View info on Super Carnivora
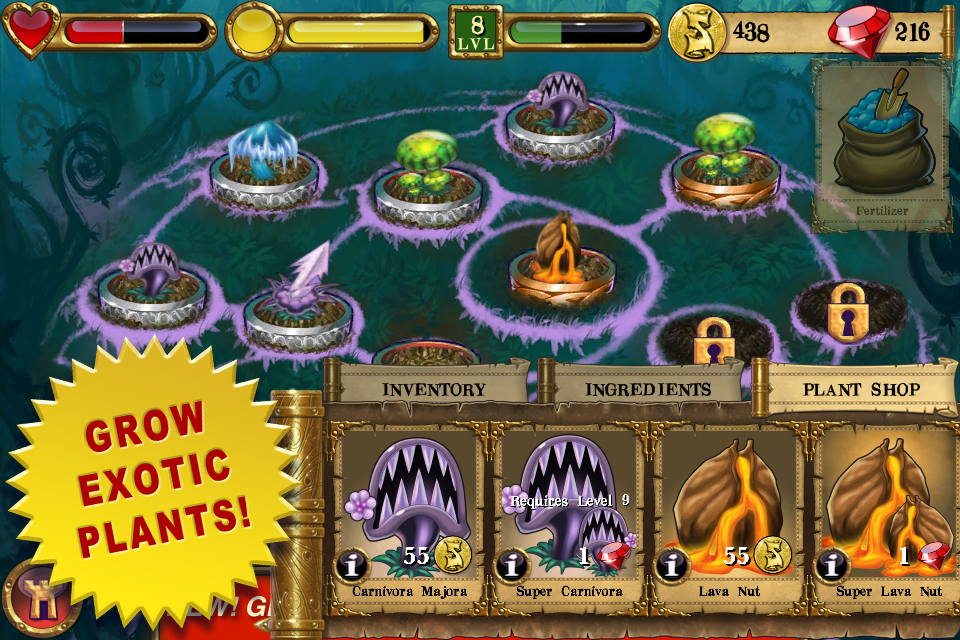960x640 pixels. (x=512, y=566)
